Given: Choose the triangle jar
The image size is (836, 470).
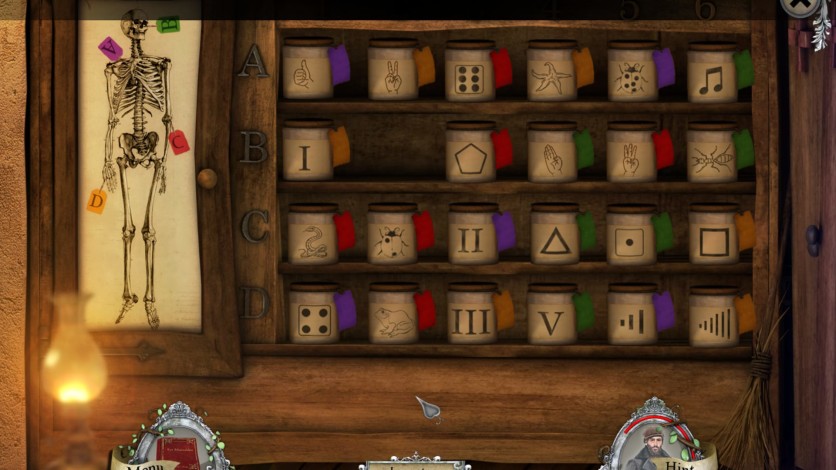Looking at the screenshot, I should [x=554, y=237].
